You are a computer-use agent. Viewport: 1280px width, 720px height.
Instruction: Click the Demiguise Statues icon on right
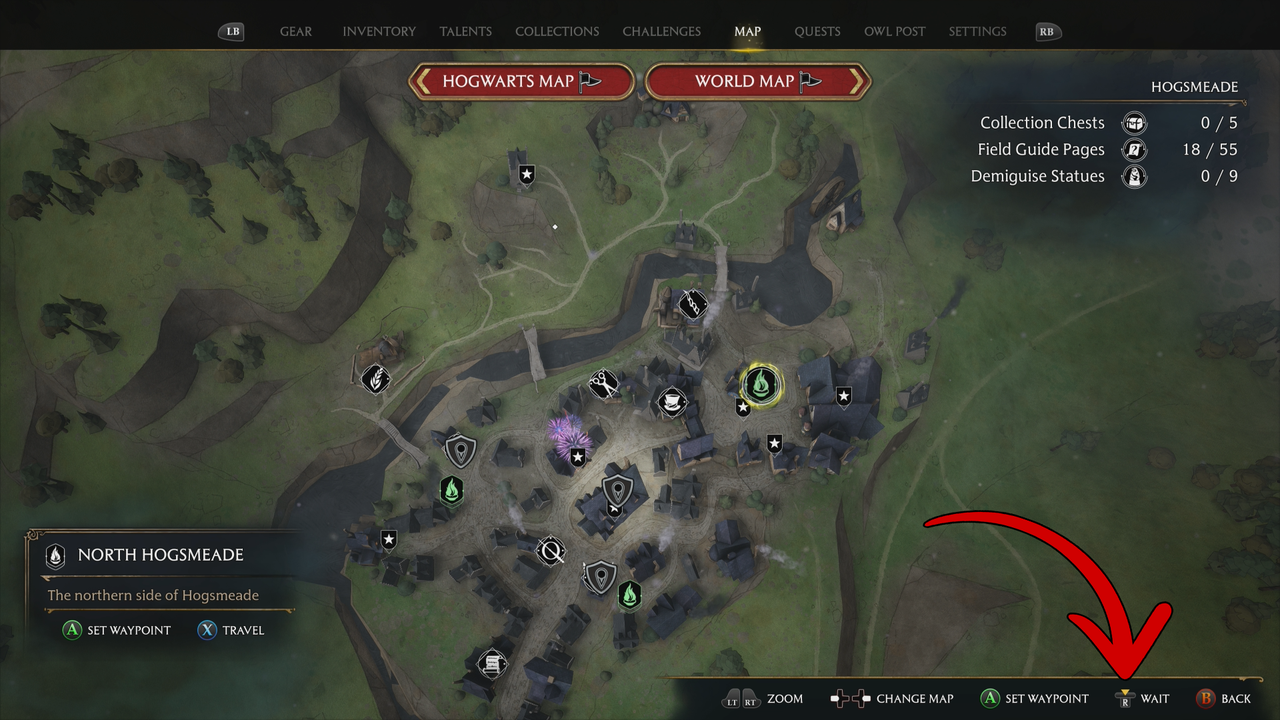click(x=1134, y=176)
